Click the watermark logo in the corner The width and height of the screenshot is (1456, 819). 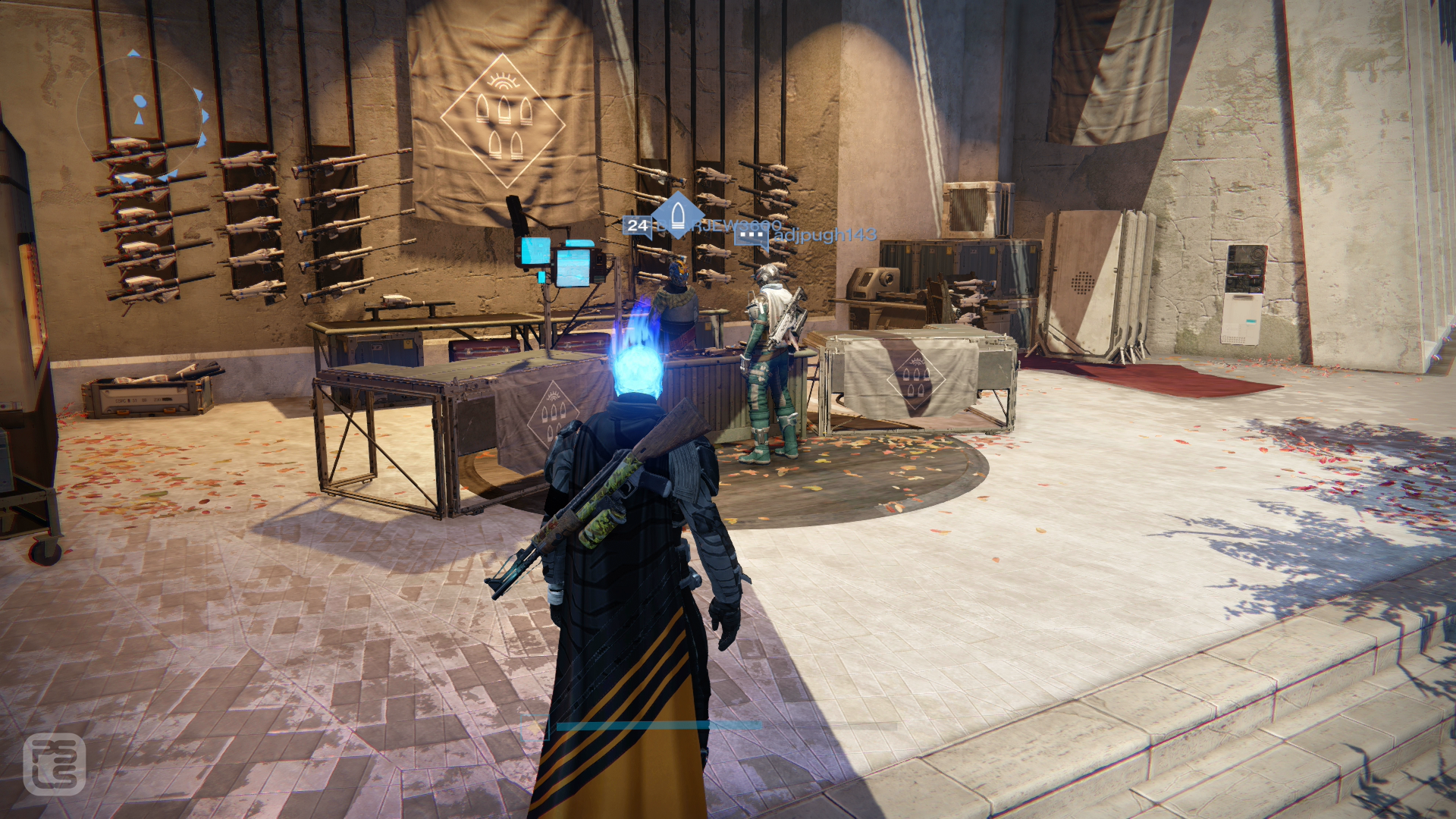pyautogui.click(x=54, y=763)
